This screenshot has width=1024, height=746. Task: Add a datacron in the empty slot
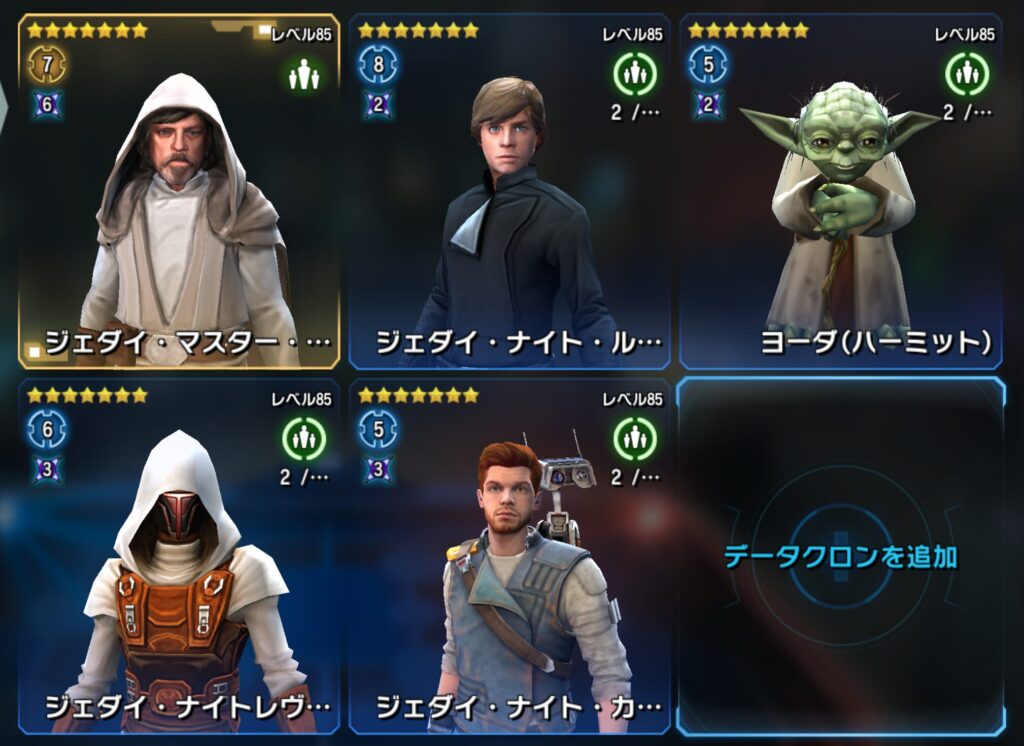tap(840, 556)
